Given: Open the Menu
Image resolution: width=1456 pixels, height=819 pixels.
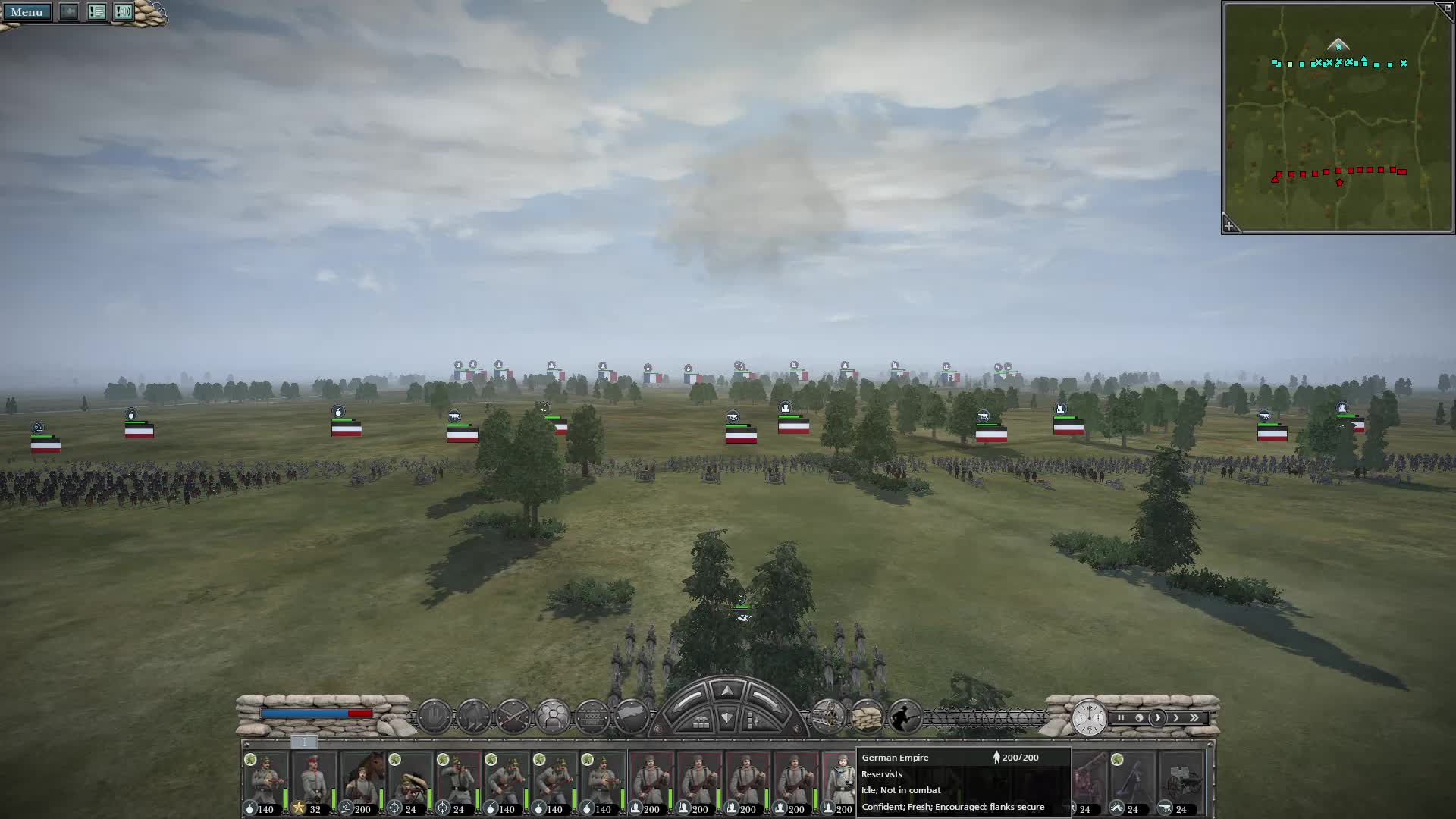Looking at the screenshot, I should point(27,12).
